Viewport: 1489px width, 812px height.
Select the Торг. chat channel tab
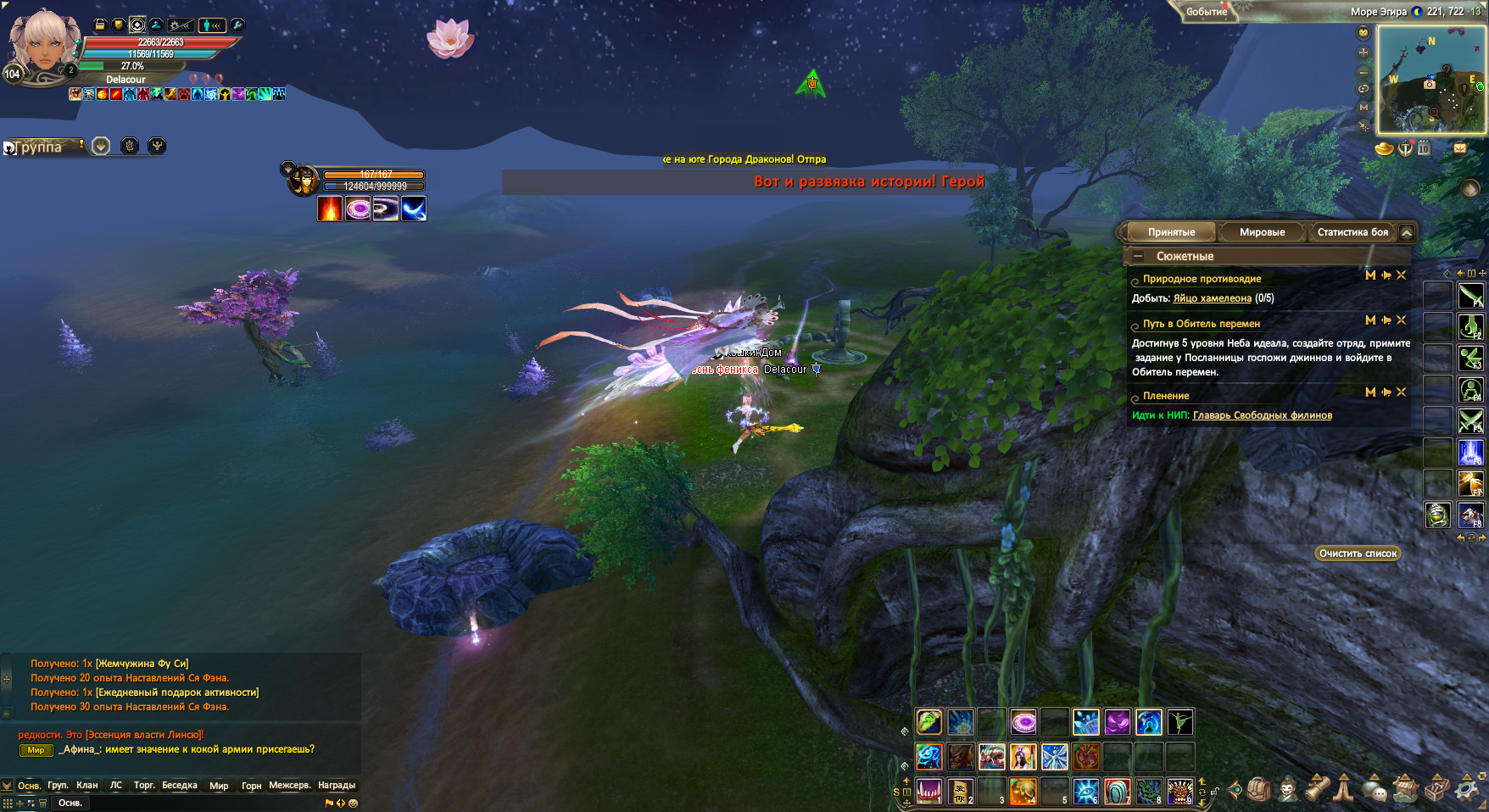(144, 786)
